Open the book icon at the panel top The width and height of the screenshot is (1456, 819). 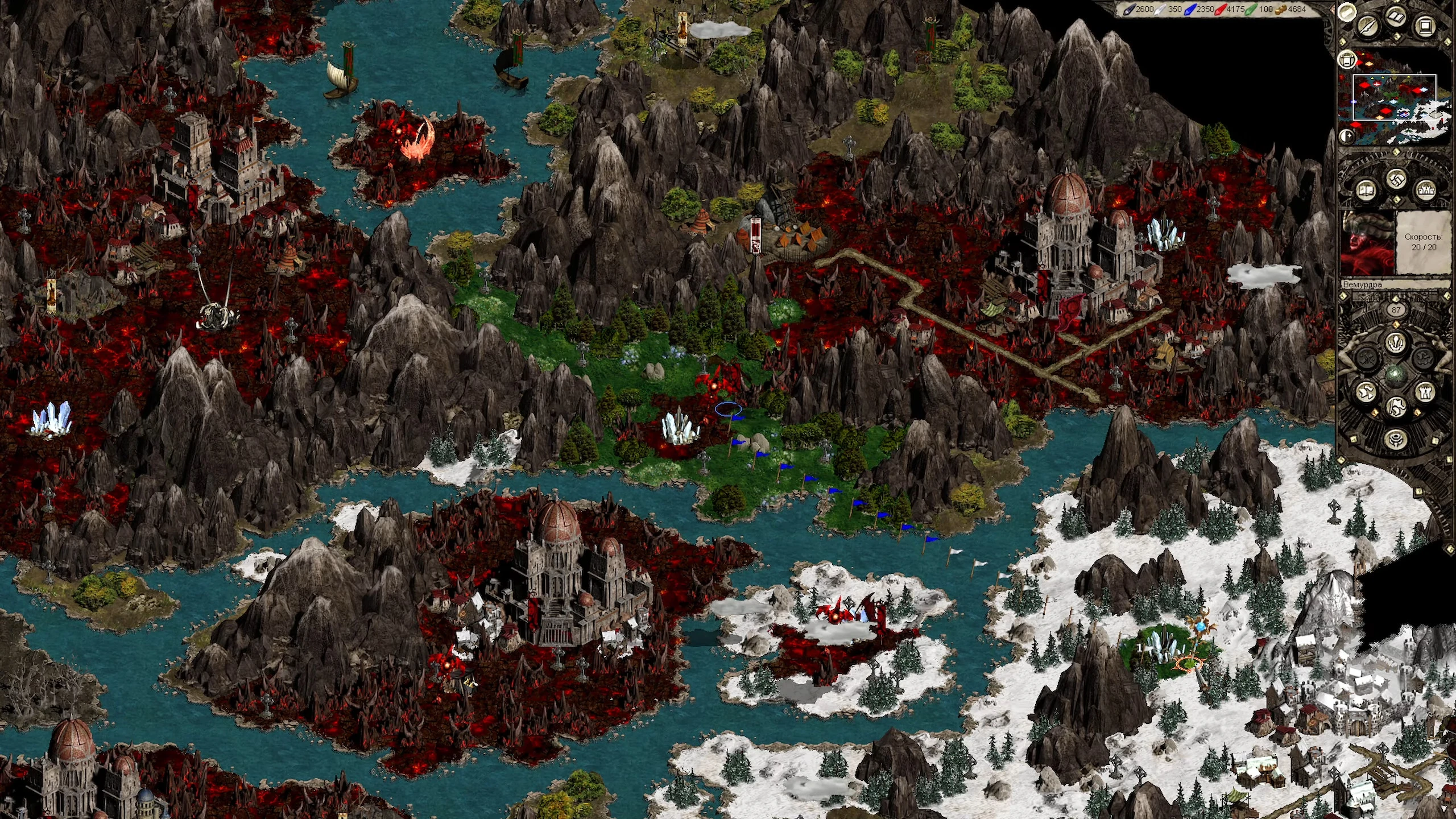[1395, 17]
